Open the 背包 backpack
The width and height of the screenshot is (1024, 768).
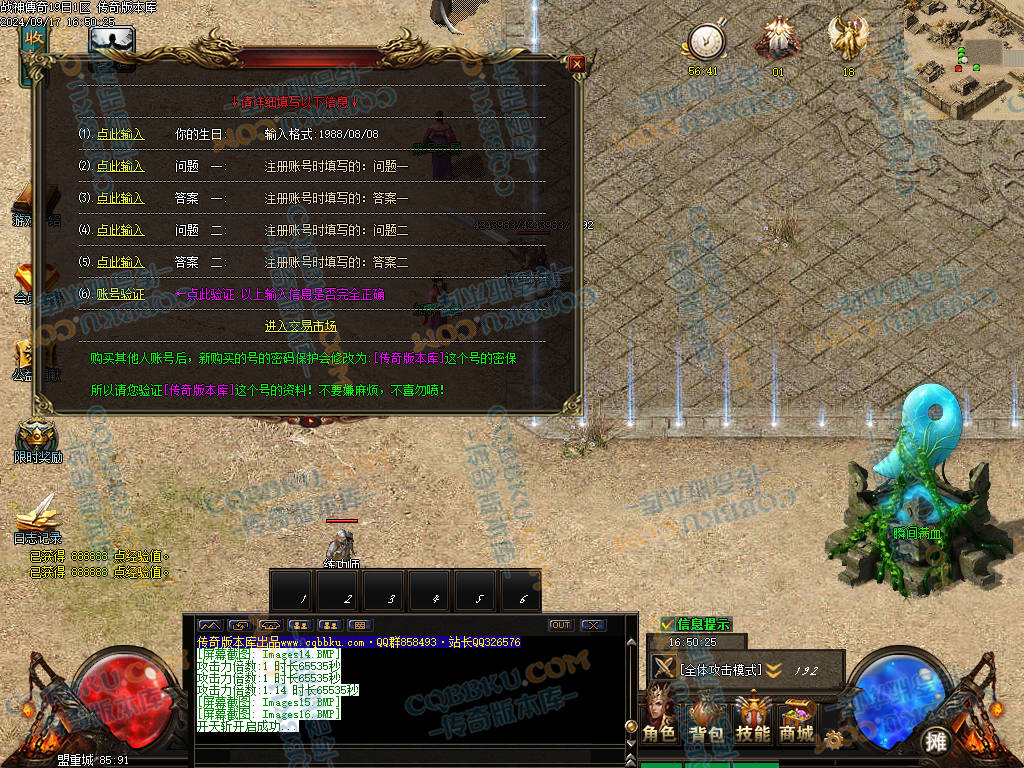[x=706, y=718]
